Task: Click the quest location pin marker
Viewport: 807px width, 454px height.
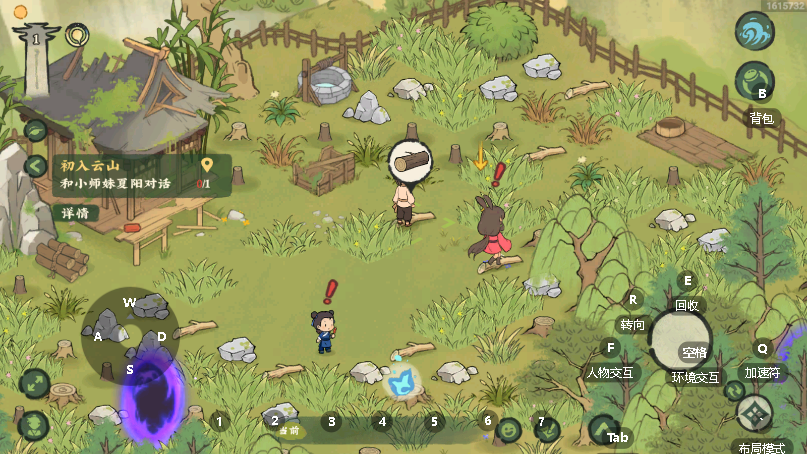Action: point(206,166)
